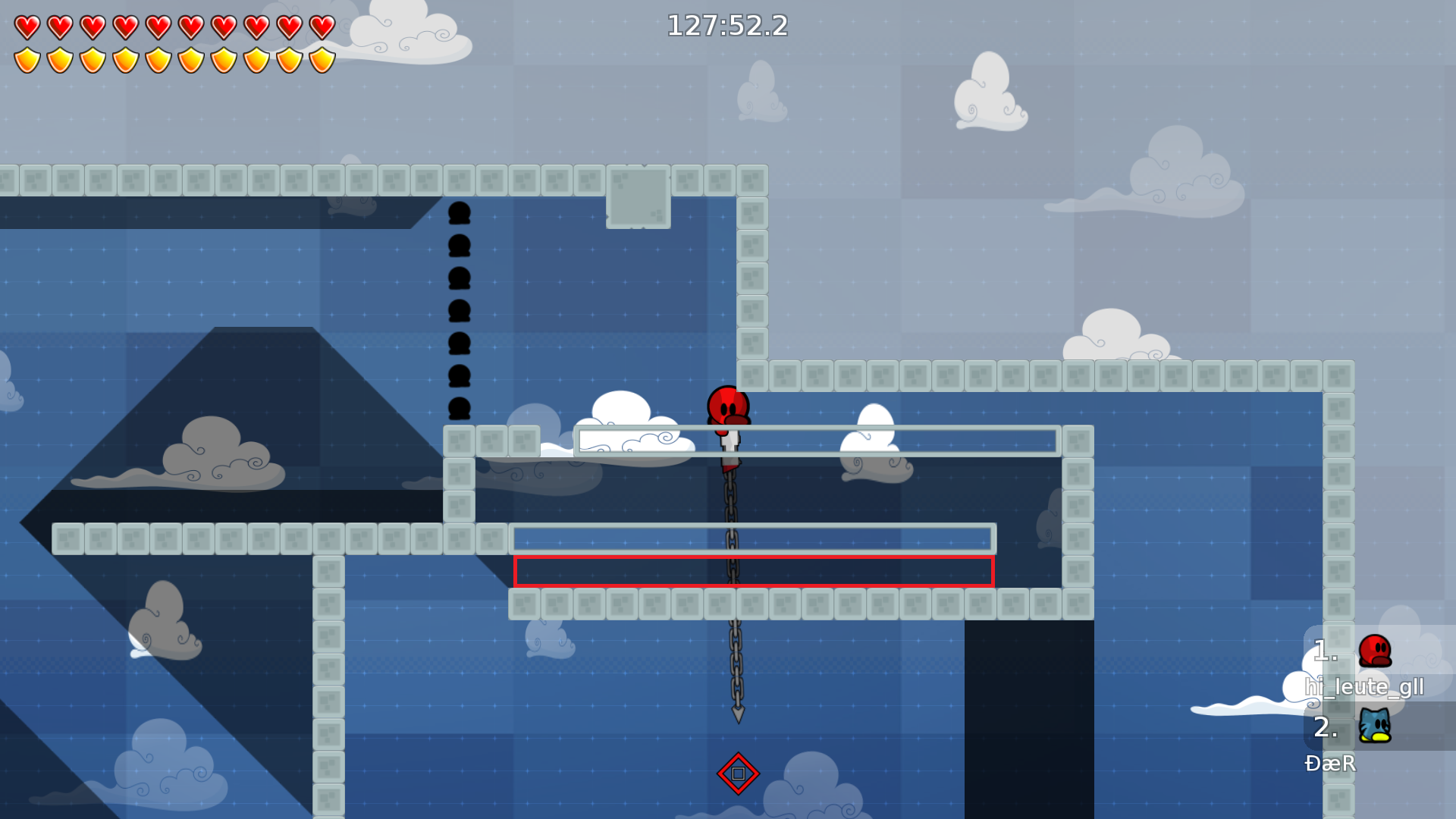
Task: Click the hi_leute_gll player name
Action: pyautogui.click(x=1363, y=687)
